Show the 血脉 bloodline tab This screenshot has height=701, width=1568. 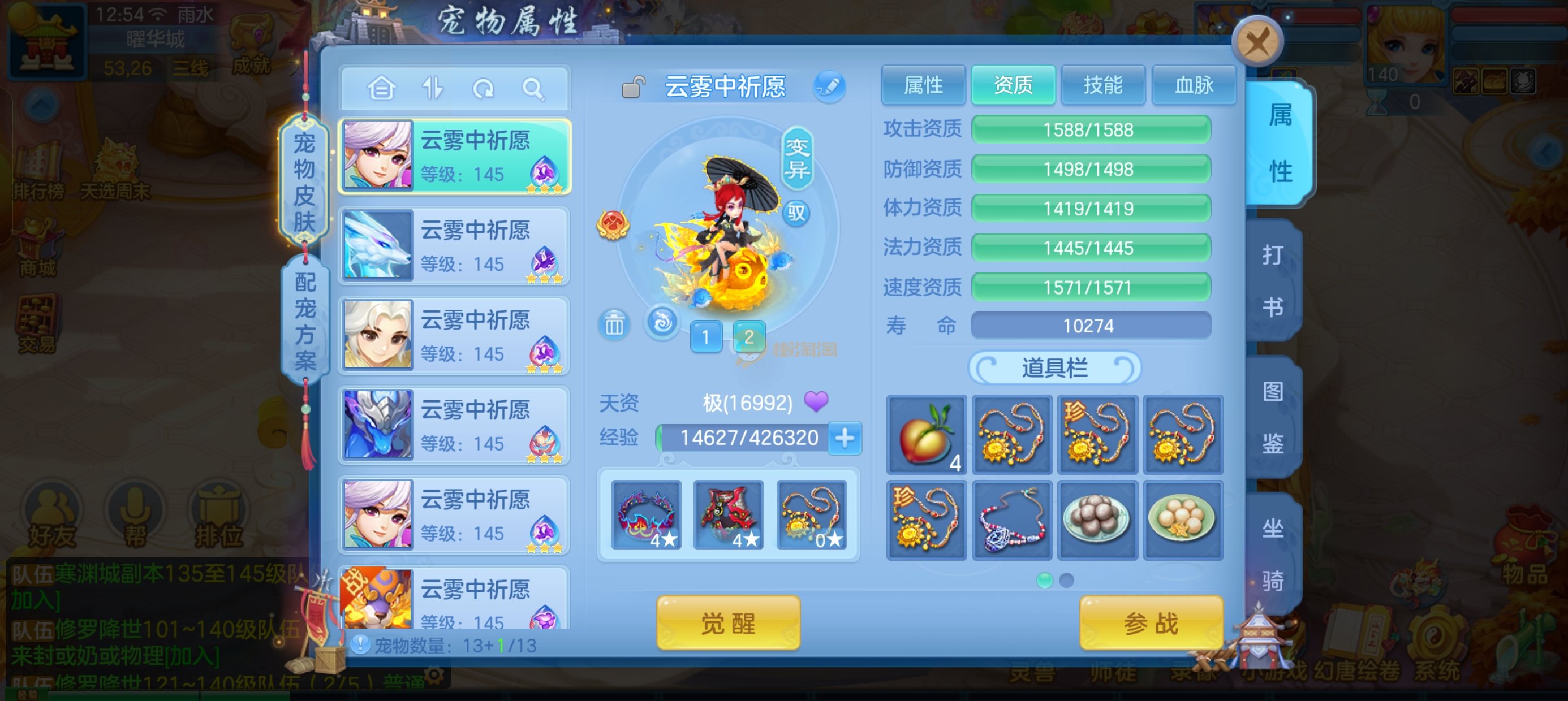point(1193,85)
